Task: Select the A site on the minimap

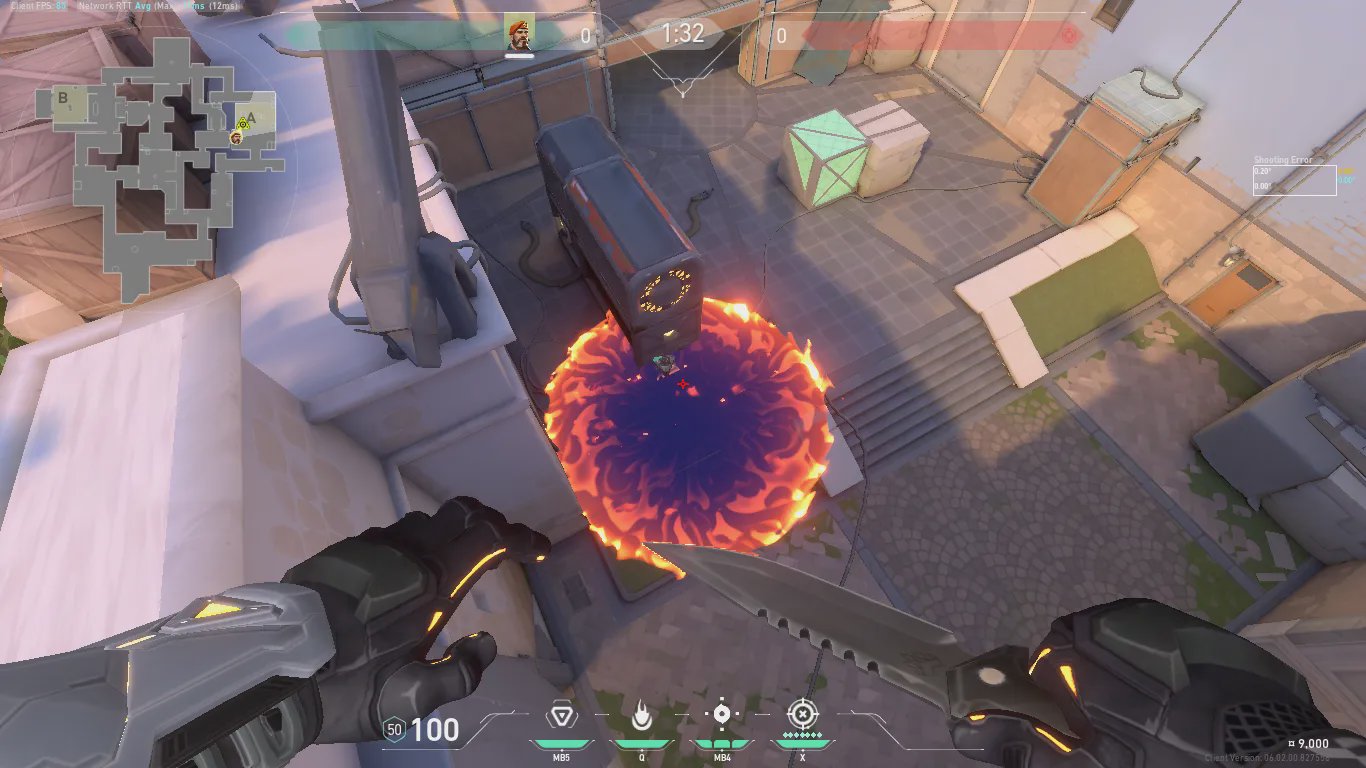Action: click(x=251, y=116)
